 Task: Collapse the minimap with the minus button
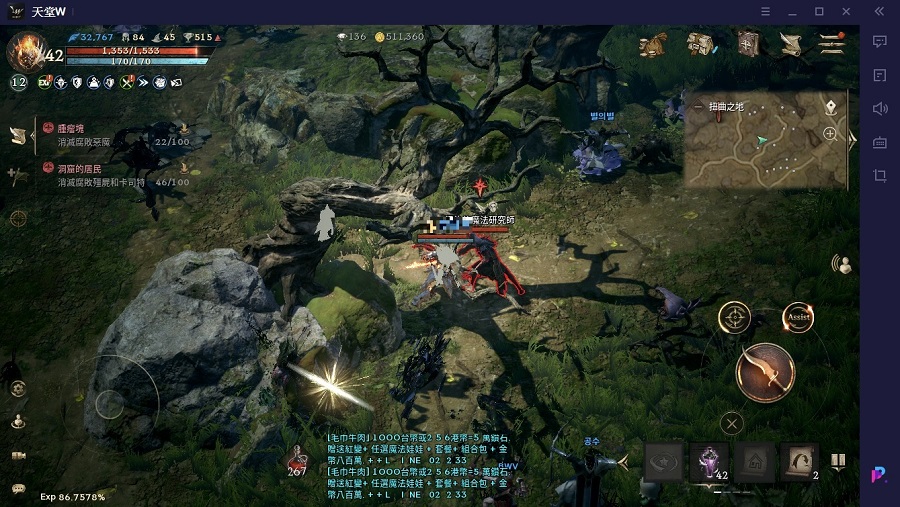[698, 106]
